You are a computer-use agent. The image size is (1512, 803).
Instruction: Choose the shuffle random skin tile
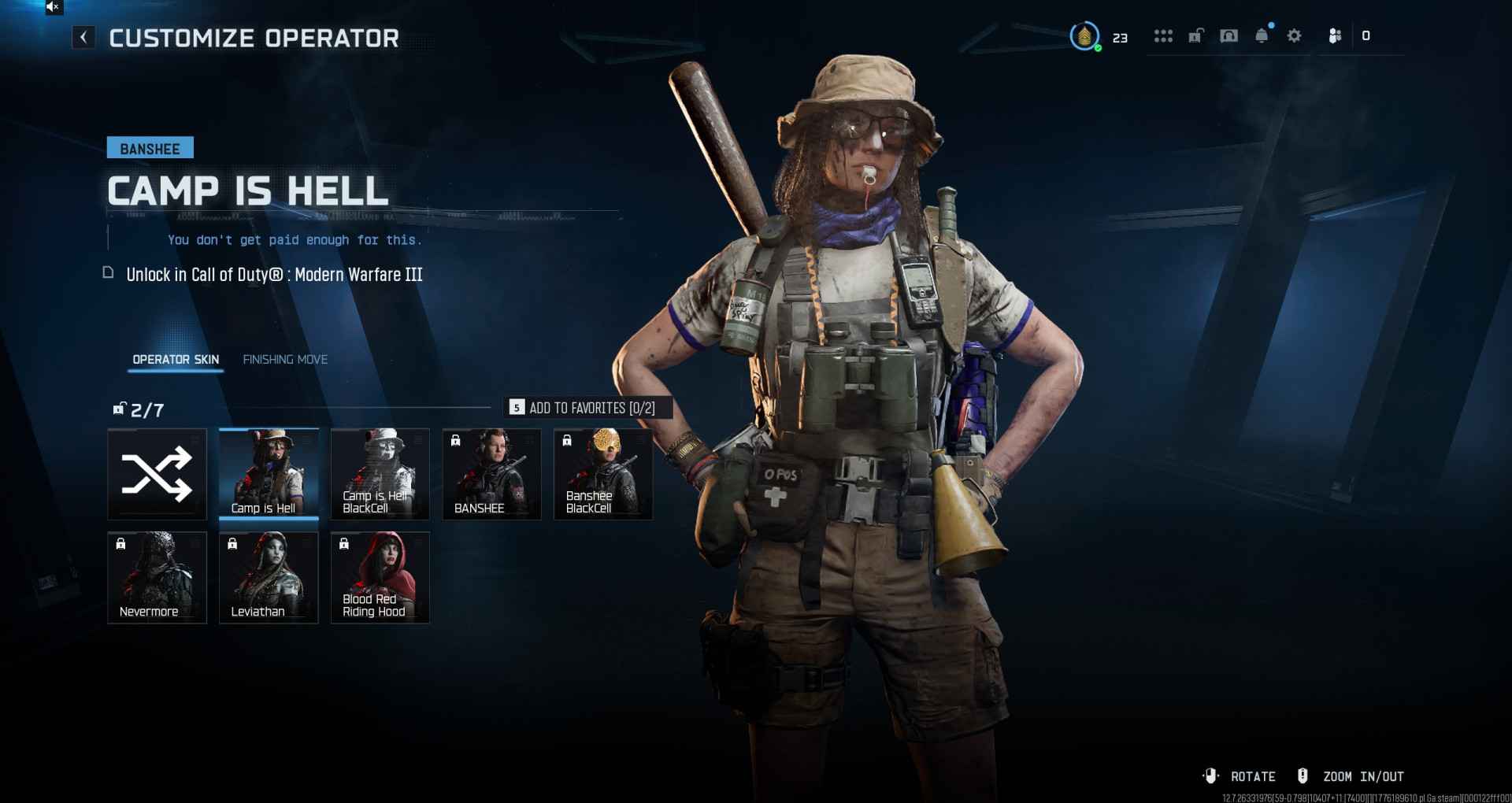click(x=157, y=474)
